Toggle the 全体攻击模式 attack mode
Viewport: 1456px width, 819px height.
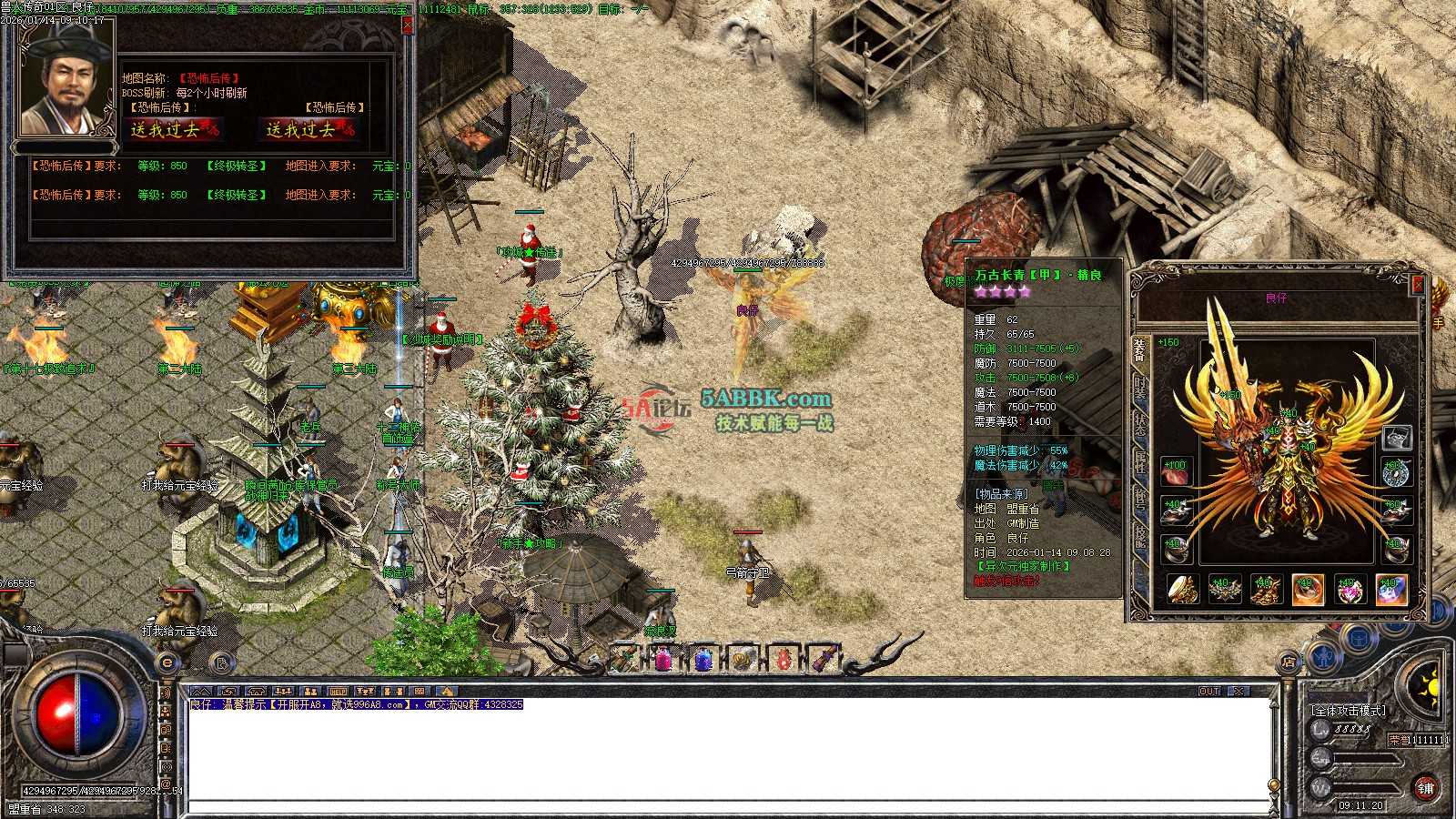point(1348,710)
